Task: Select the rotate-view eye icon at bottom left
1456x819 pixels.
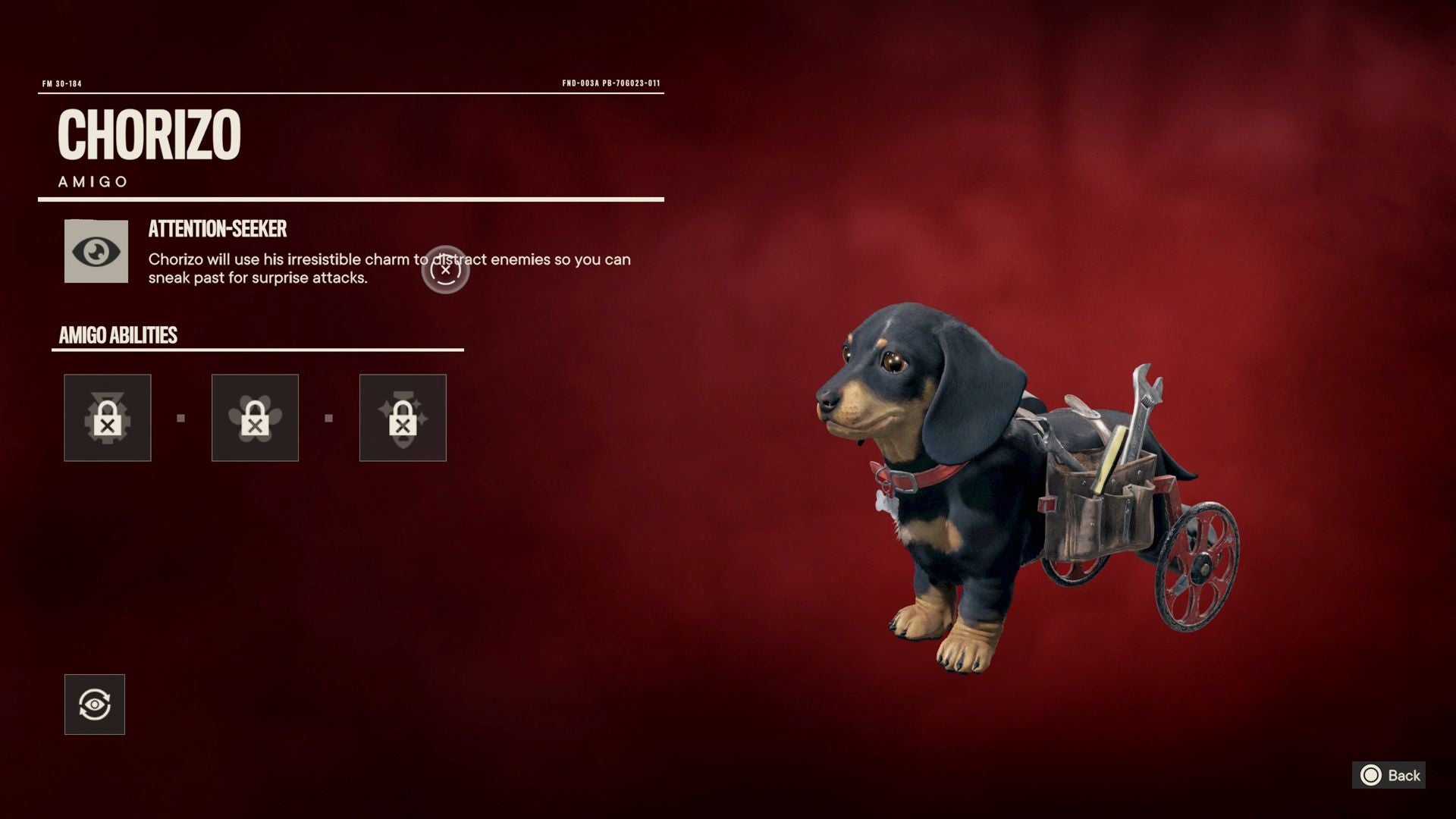Action: tap(94, 704)
